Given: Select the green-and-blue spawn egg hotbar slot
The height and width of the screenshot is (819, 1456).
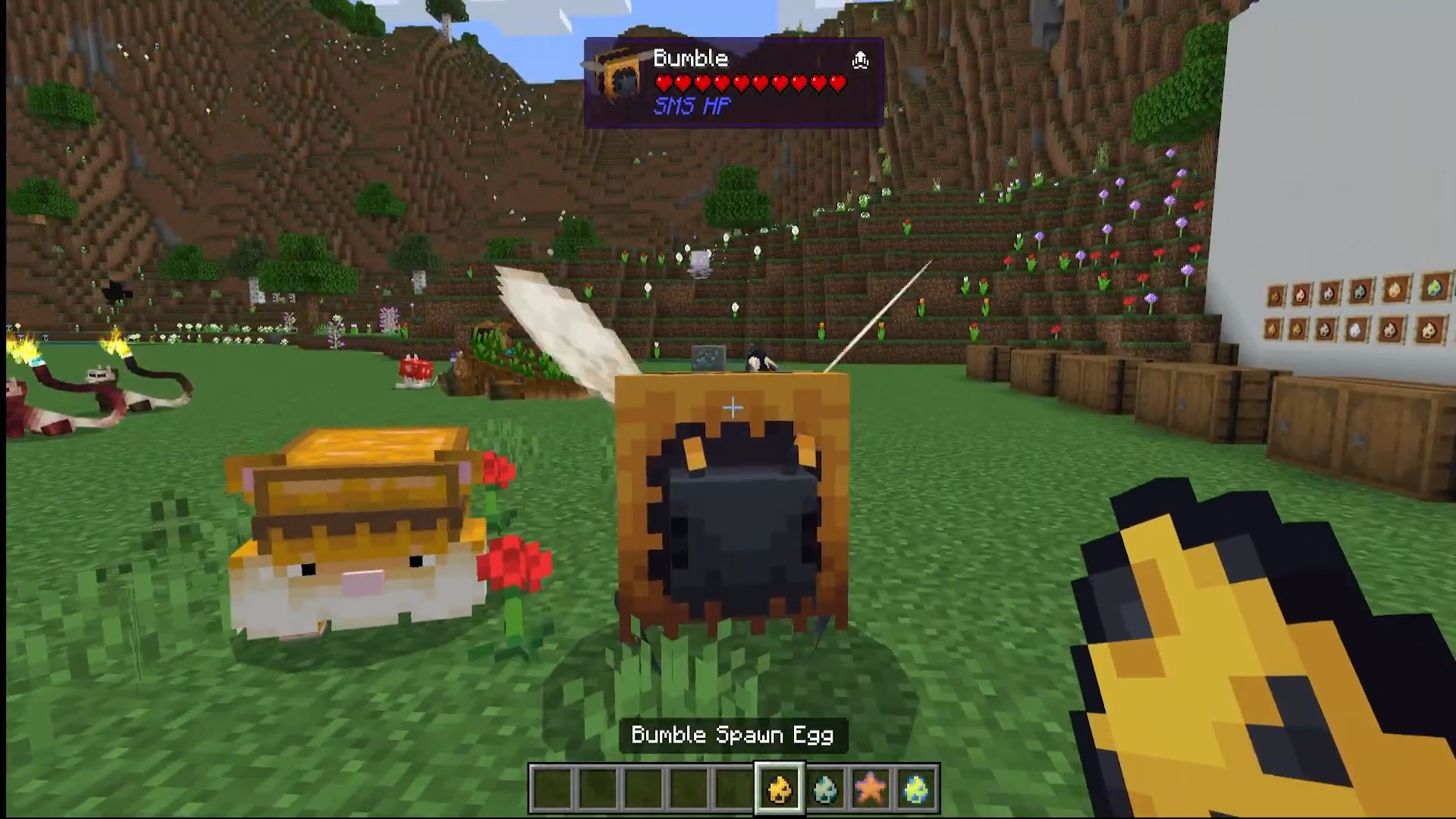Looking at the screenshot, I should 916,789.
